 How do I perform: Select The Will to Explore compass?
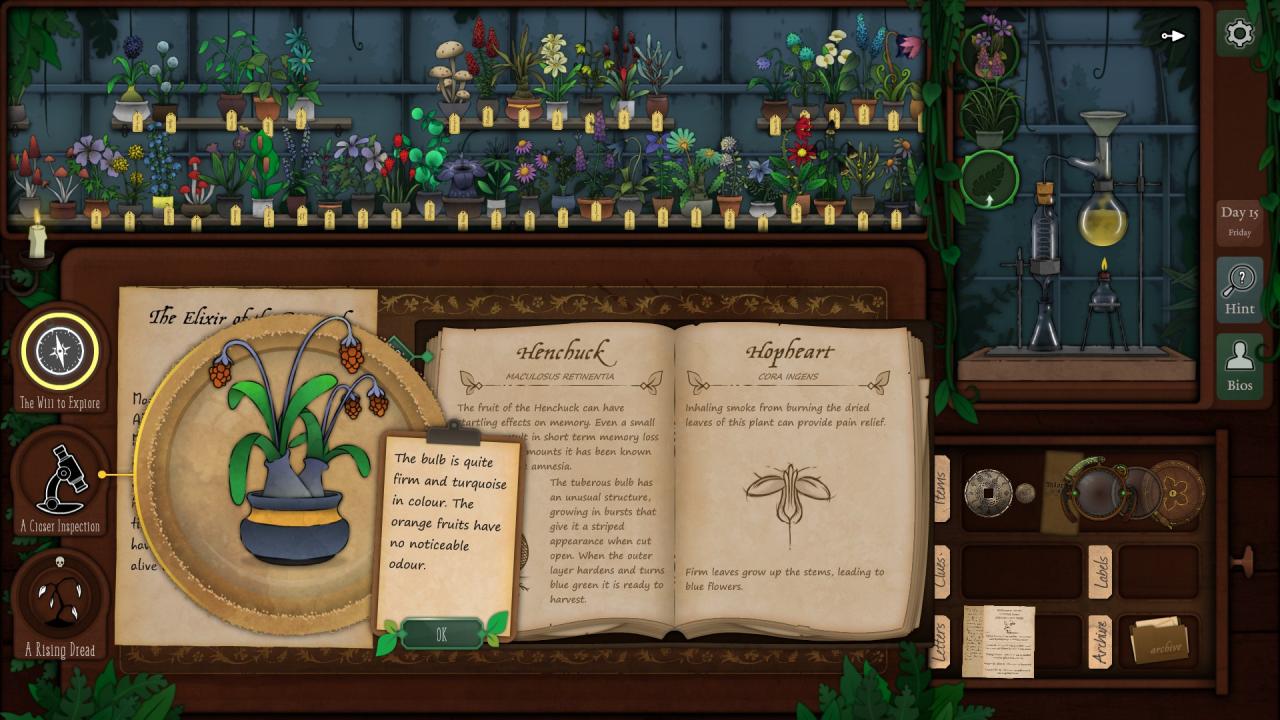click(60, 351)
